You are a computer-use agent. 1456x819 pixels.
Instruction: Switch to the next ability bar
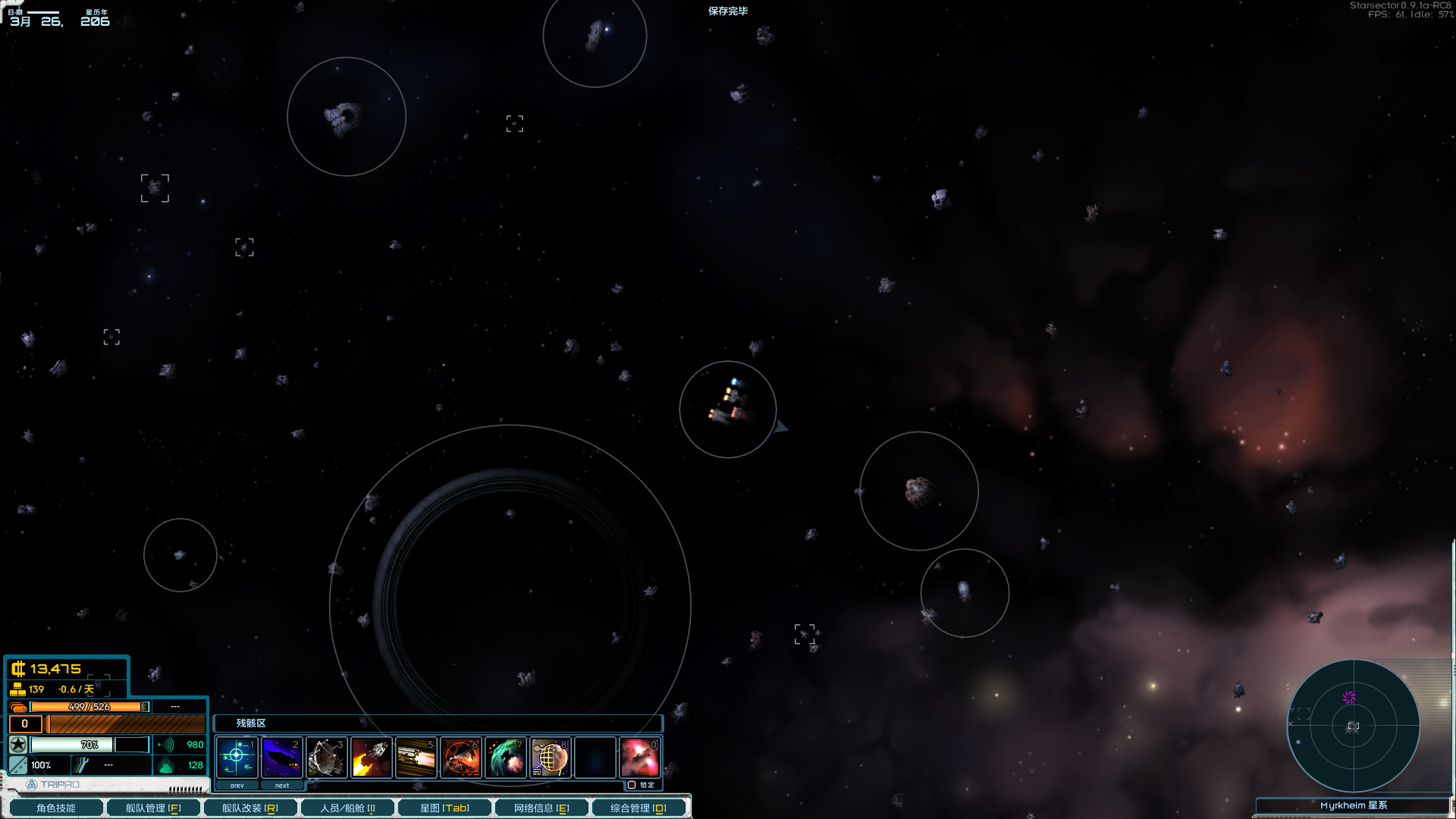click(281, 786)
